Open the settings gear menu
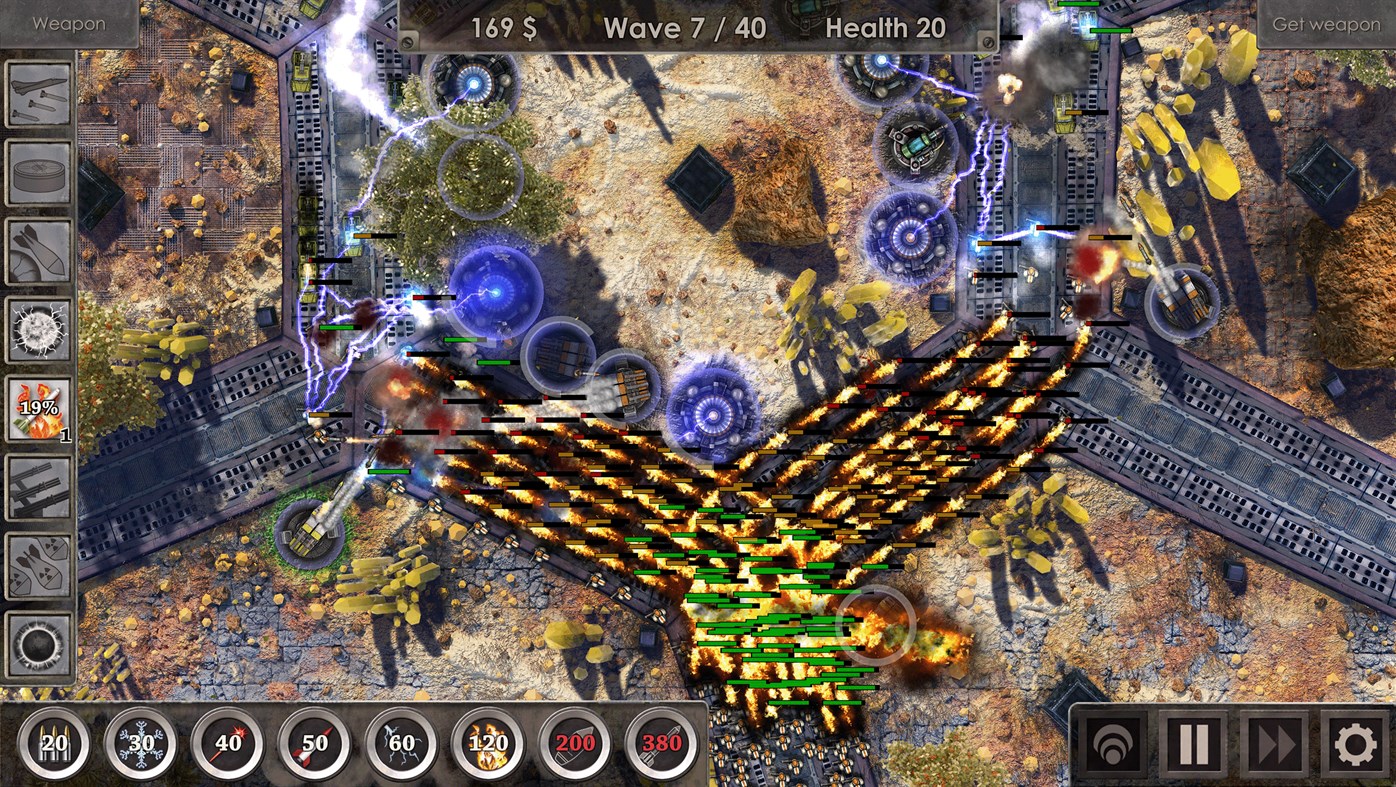 click(1352, 743)
